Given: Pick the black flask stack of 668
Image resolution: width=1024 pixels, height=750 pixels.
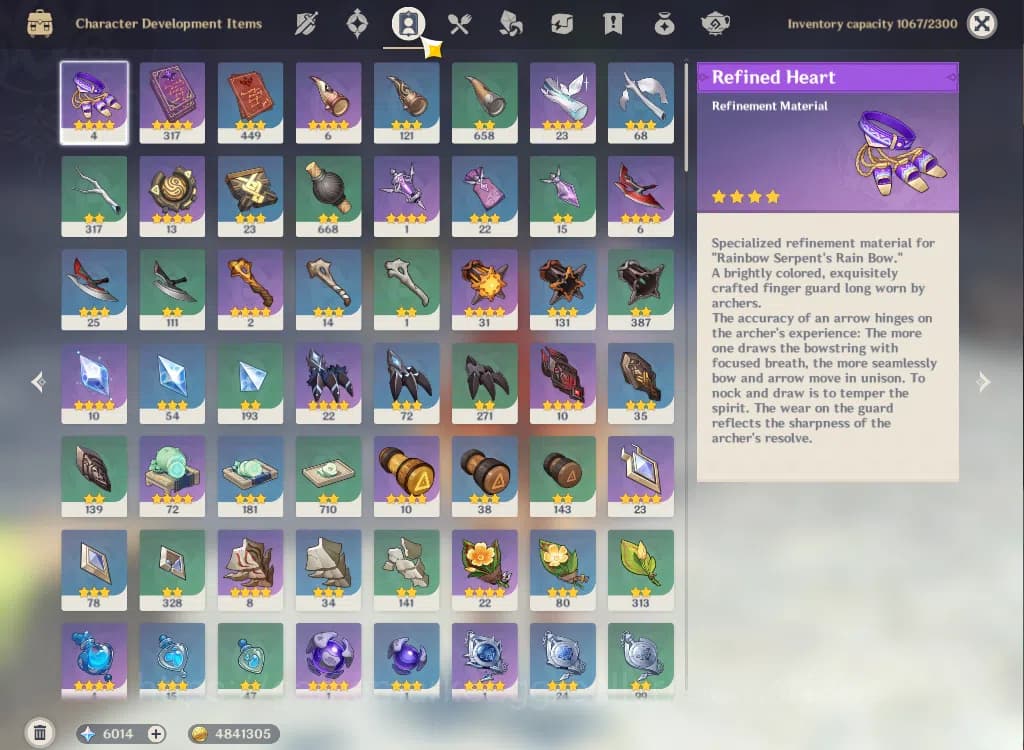Looking at the screenshot, I should pos(328,195).
